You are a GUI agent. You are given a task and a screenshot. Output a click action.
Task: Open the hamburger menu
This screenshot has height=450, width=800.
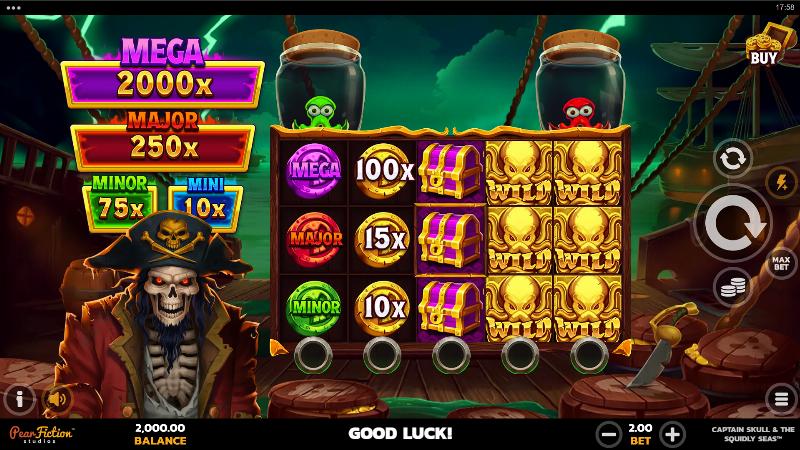(781, 399)
